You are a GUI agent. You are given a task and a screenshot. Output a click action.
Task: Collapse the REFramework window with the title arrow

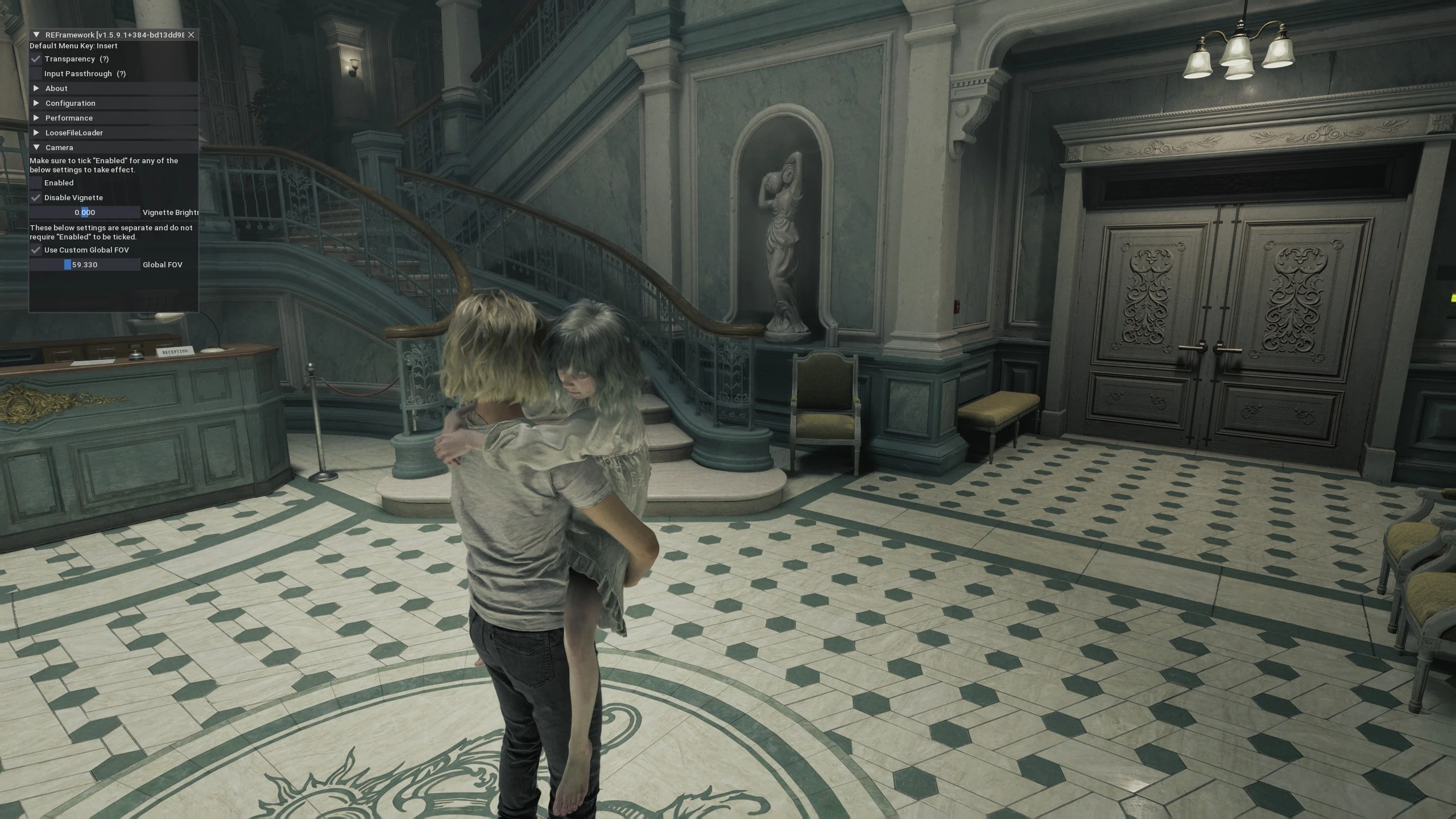point(36,35)
